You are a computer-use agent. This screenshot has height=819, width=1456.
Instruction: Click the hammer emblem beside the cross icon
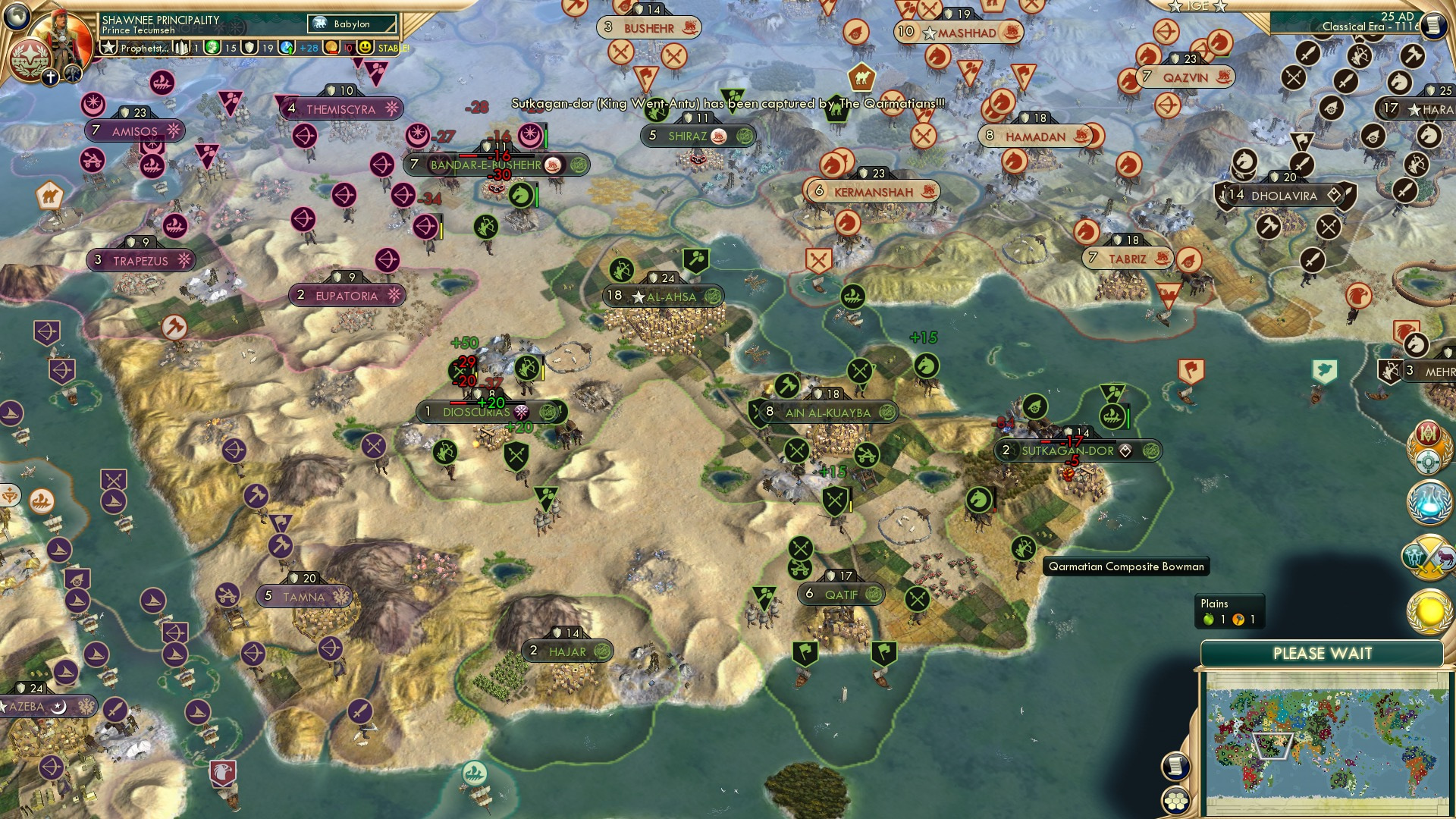[x=73, y=74]
